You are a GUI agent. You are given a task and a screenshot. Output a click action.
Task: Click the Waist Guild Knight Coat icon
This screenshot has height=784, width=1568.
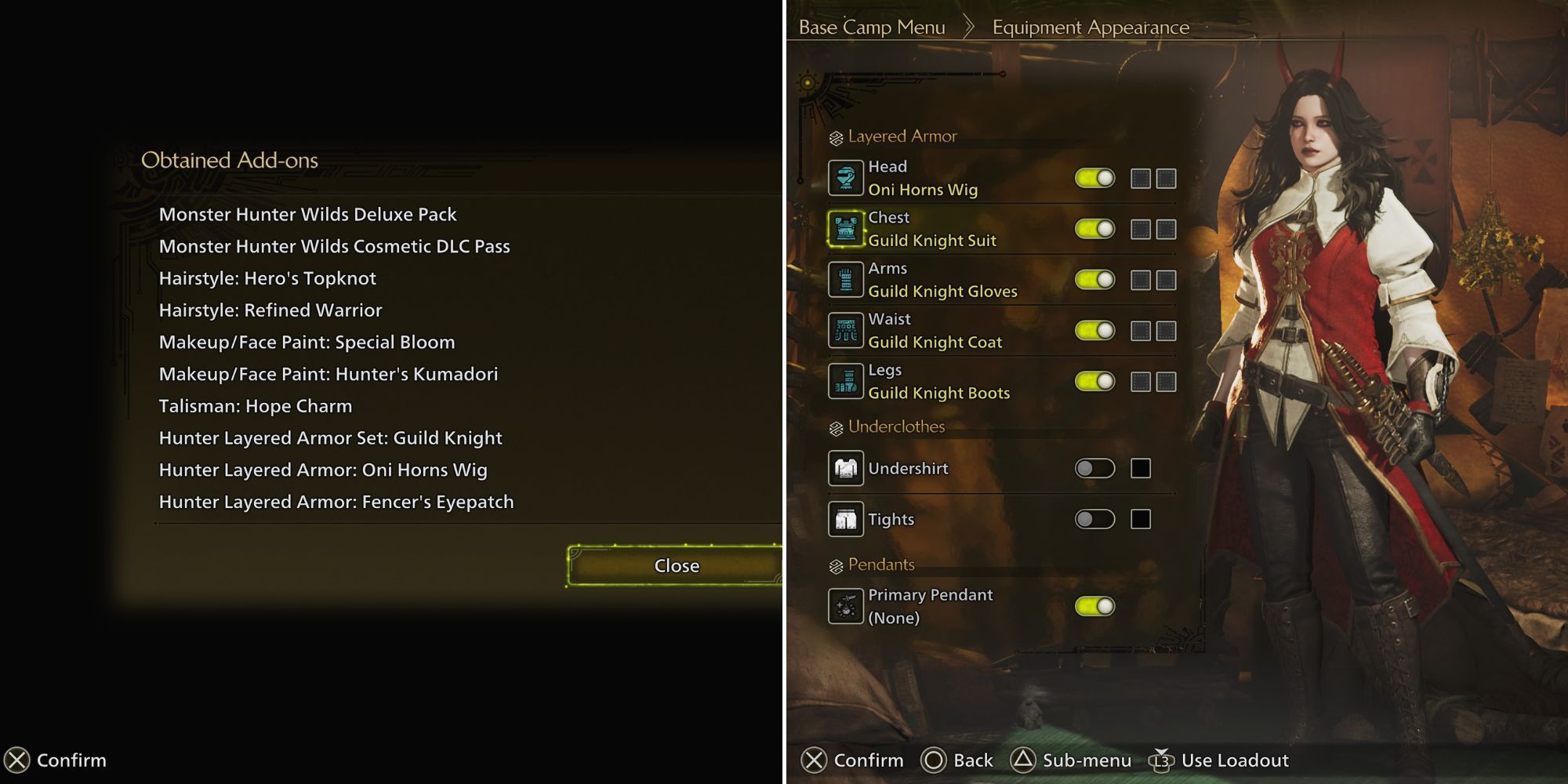coord(844,329)
